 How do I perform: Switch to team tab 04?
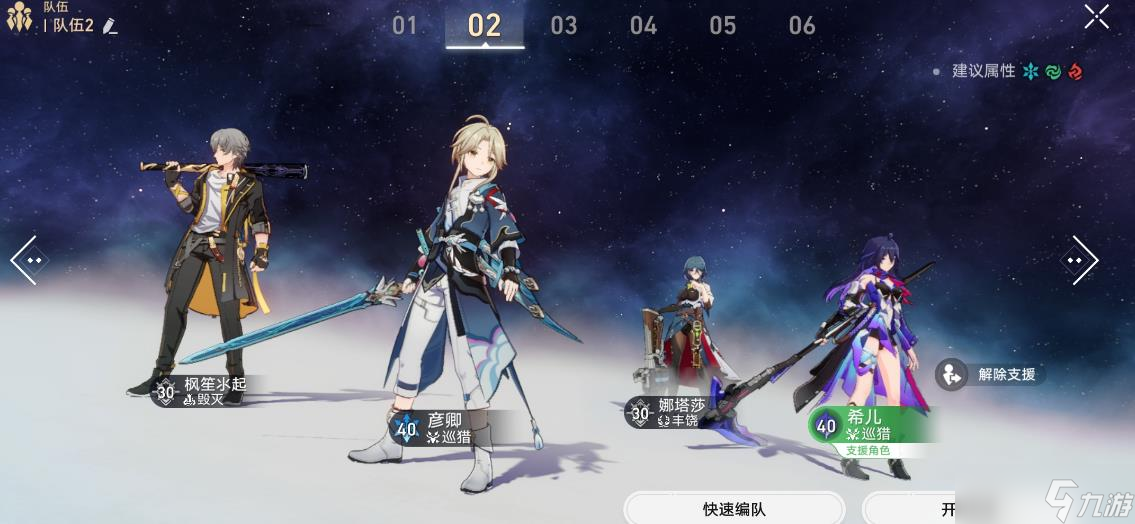point(643,25)
